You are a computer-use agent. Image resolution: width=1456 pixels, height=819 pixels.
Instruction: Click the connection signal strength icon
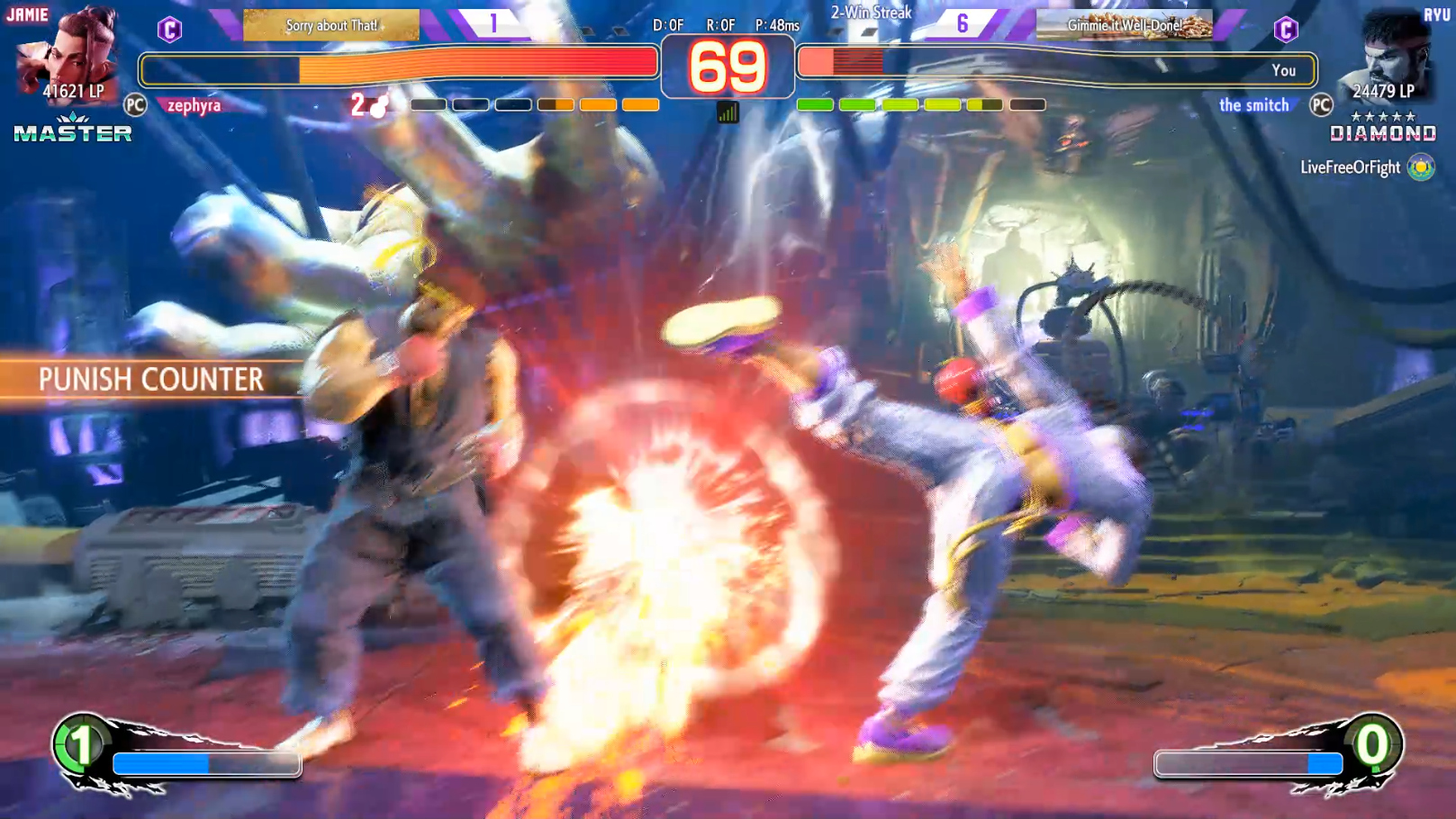pyautogui.click(x=728, y=112)
